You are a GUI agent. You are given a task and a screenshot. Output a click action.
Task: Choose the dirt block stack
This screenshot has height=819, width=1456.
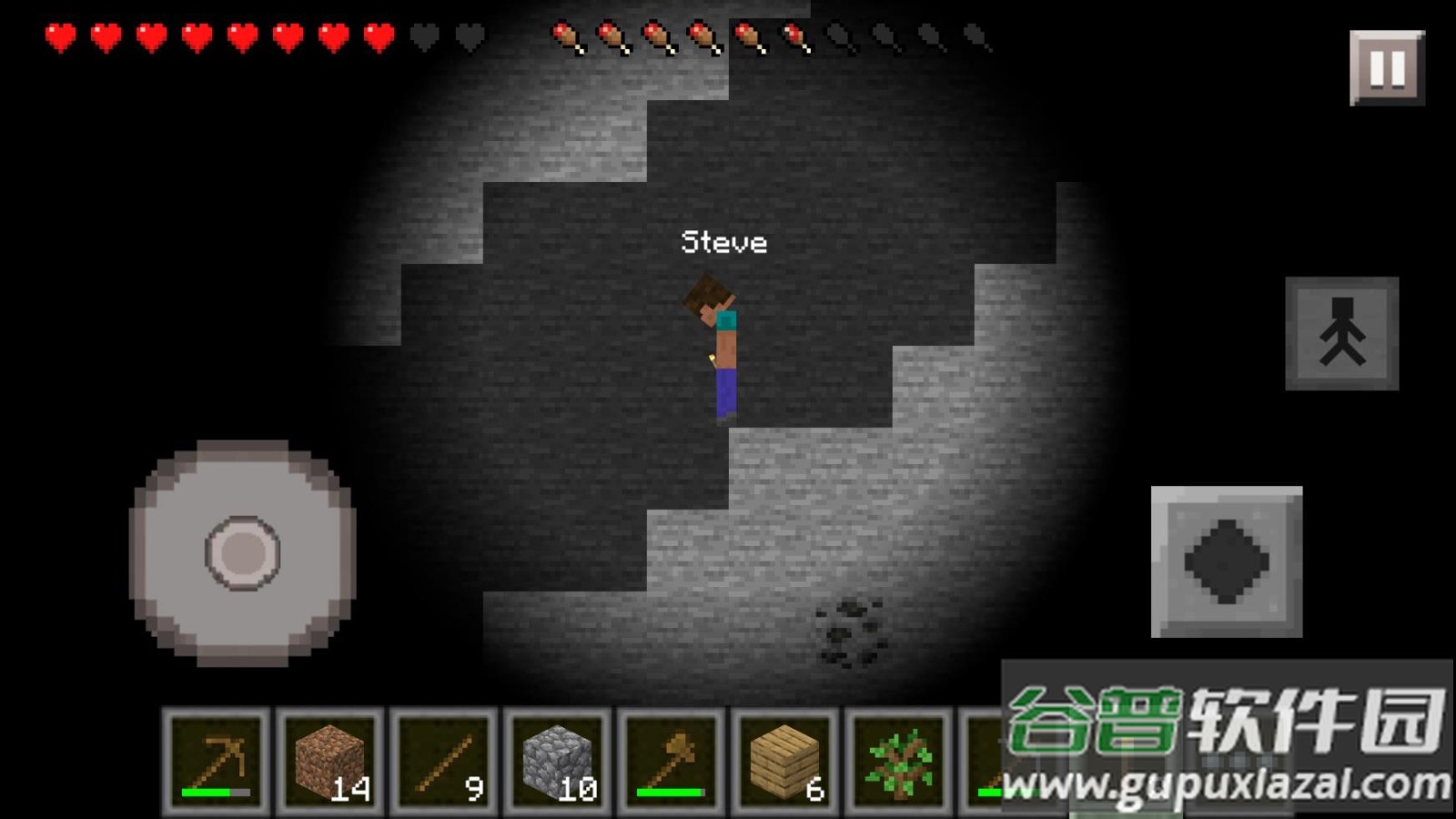(330, 761)
